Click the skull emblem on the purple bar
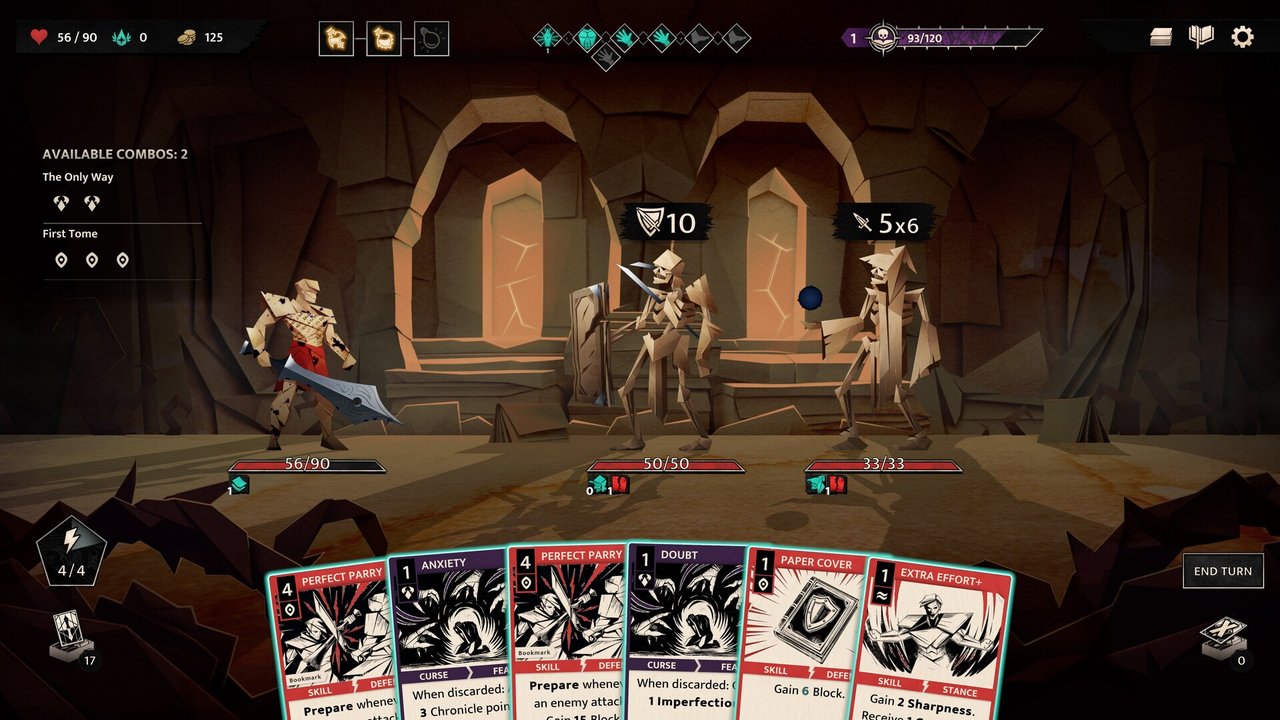 [x=884, y=38]
